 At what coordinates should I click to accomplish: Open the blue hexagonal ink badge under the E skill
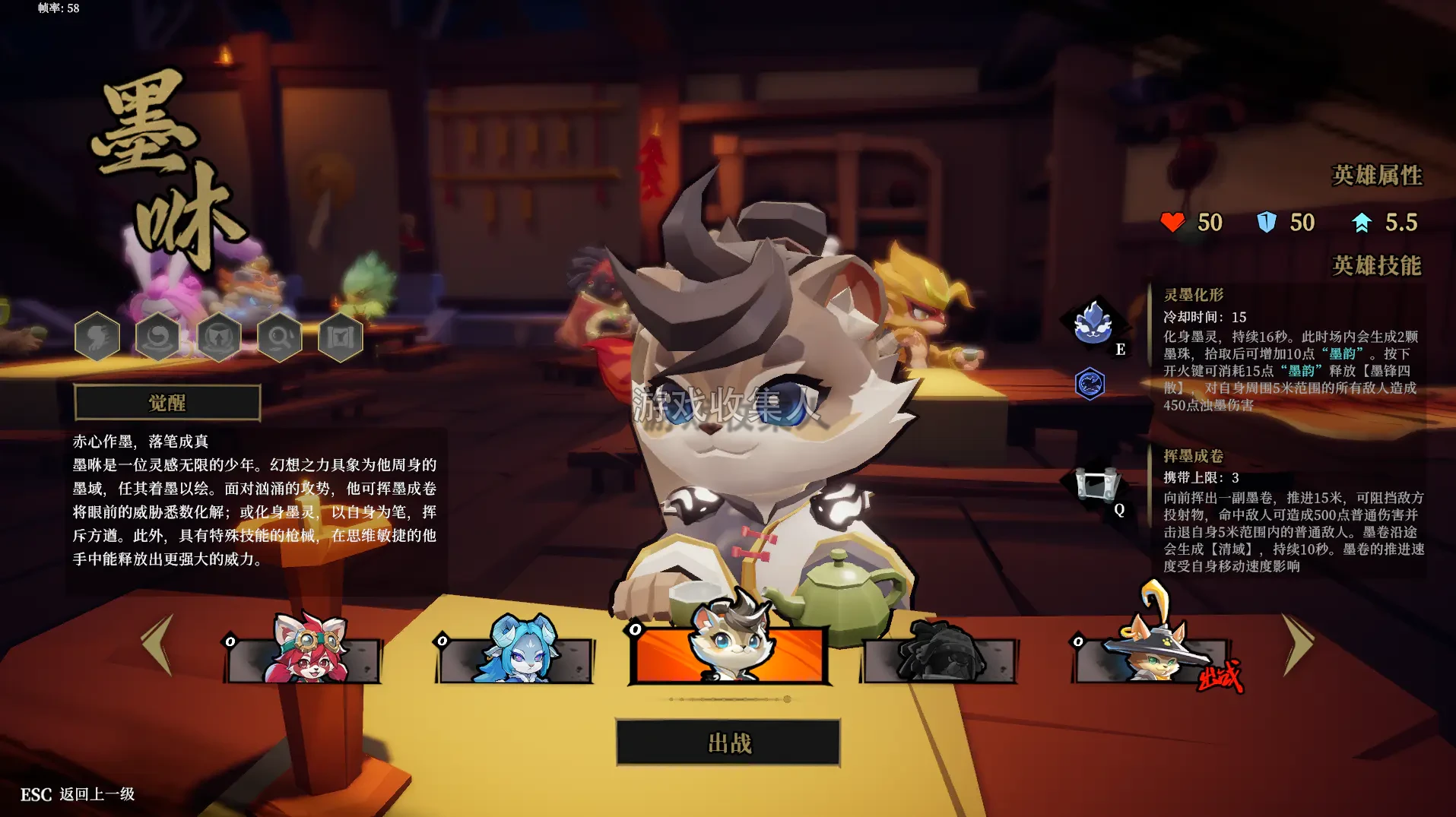(x=1090, y=384)
